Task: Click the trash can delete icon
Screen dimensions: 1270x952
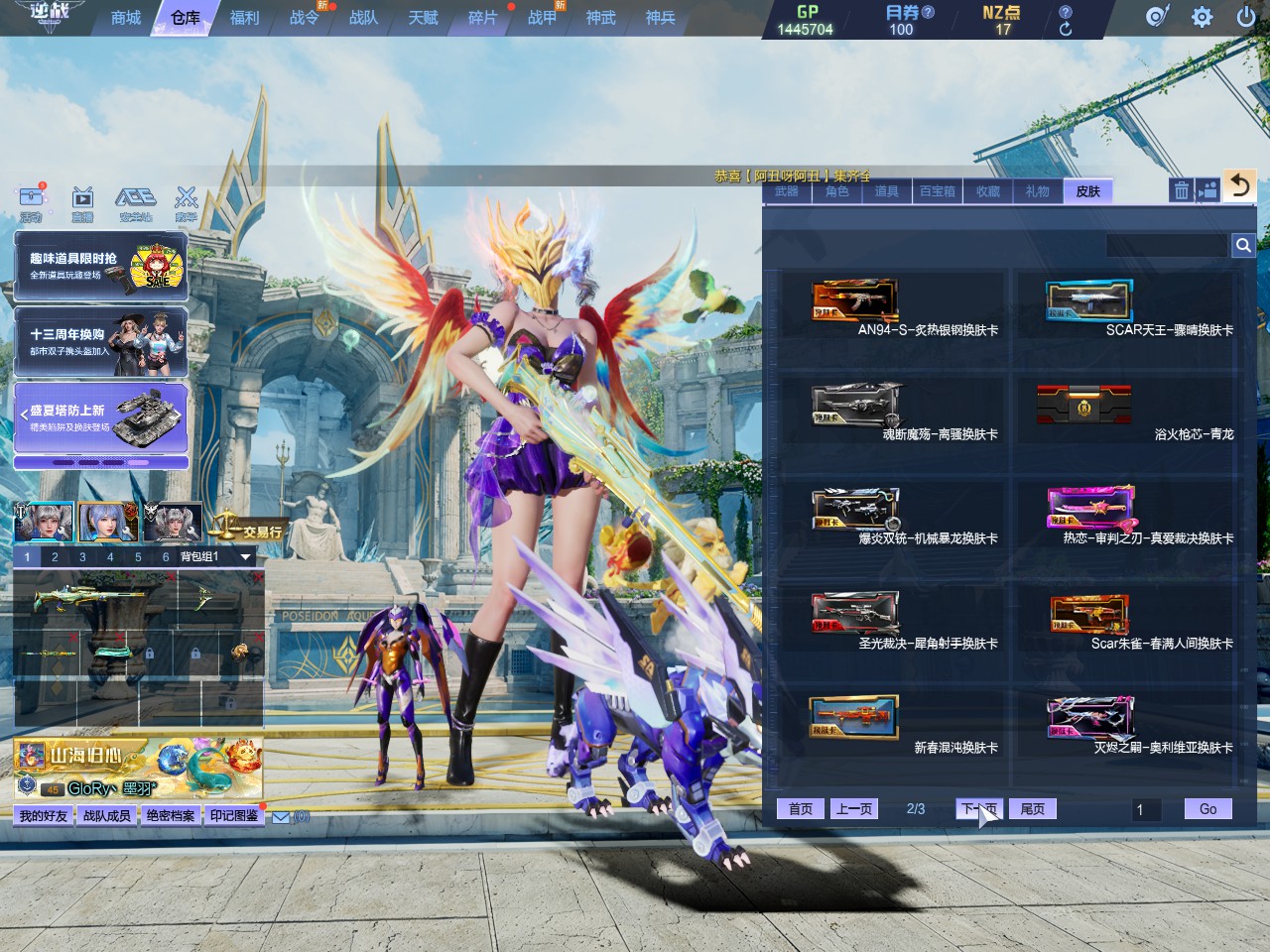Action: [x=1181, y=190]
